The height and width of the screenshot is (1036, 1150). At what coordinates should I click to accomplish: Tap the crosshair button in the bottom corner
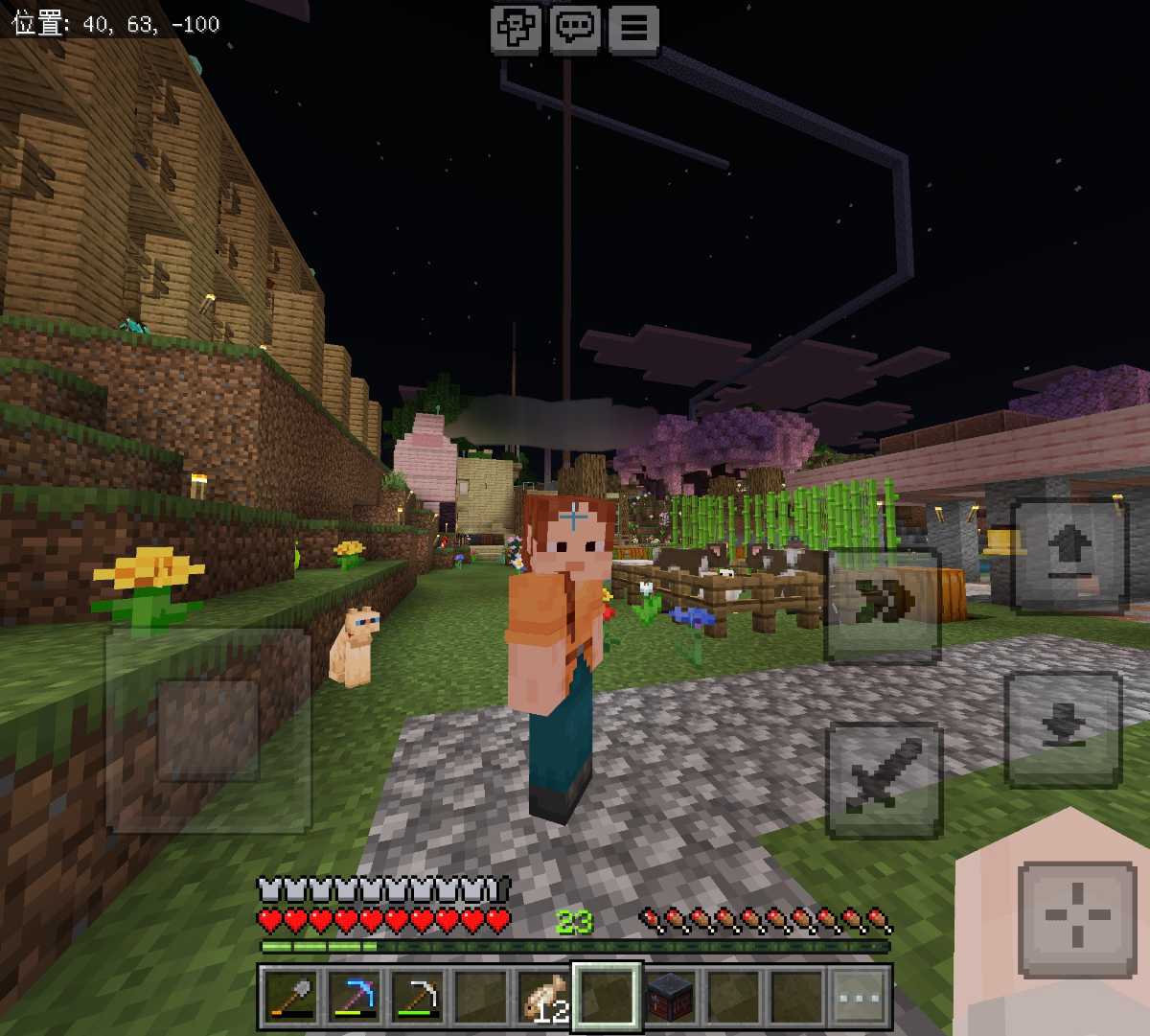1077,917
